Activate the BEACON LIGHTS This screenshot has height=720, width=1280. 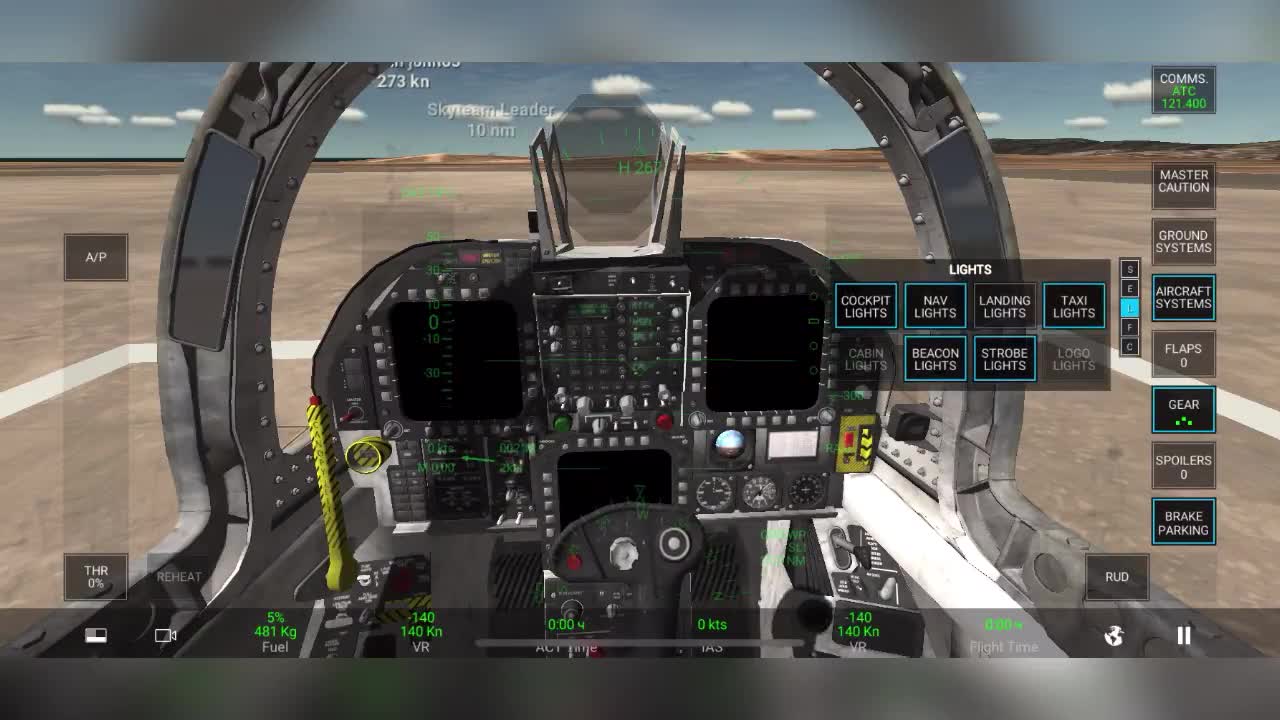pos(934,358)
